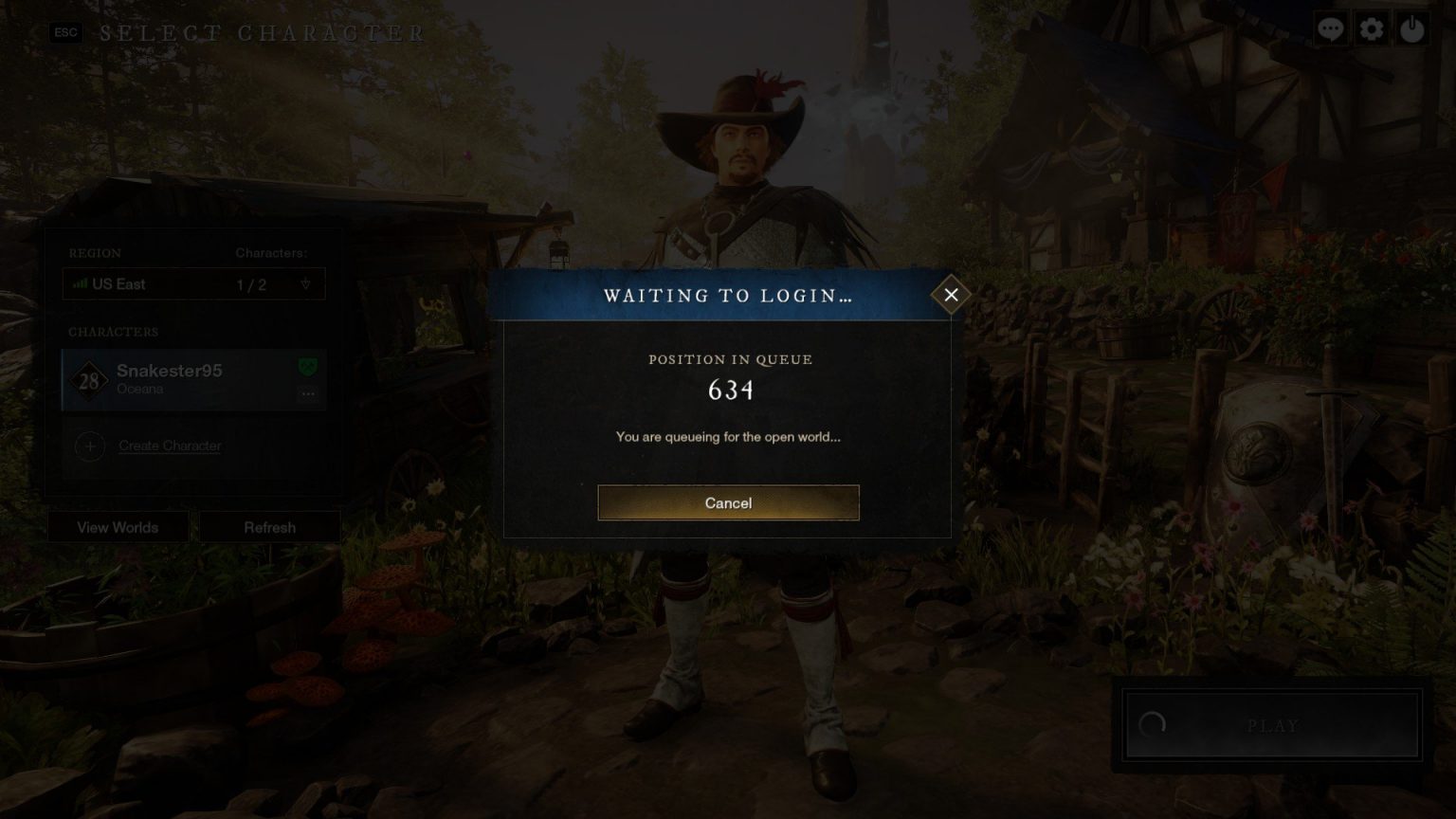Cancel the login queue
Screen dimensions: 1456x819
click(x=728, y=502)
